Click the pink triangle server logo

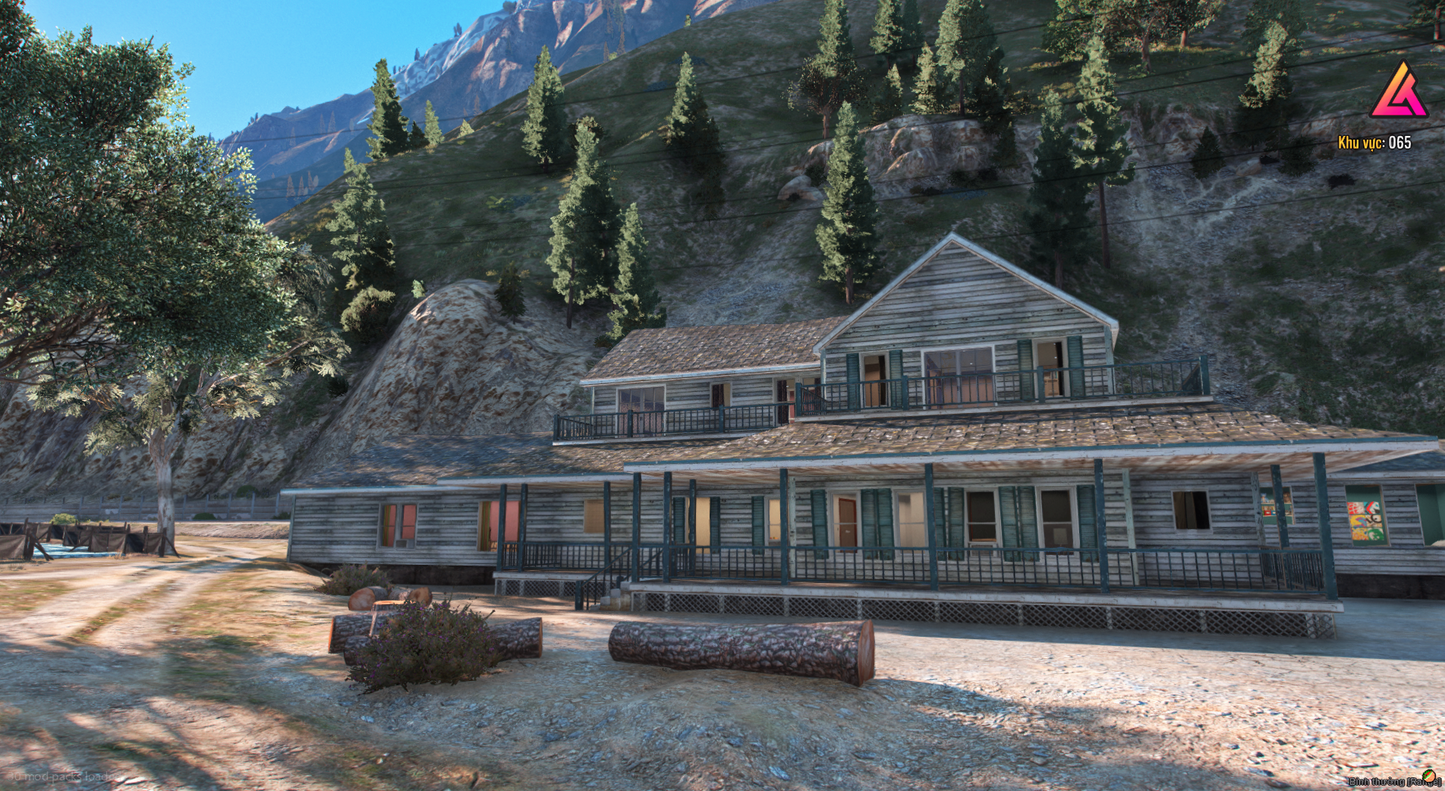[1398, 92]
